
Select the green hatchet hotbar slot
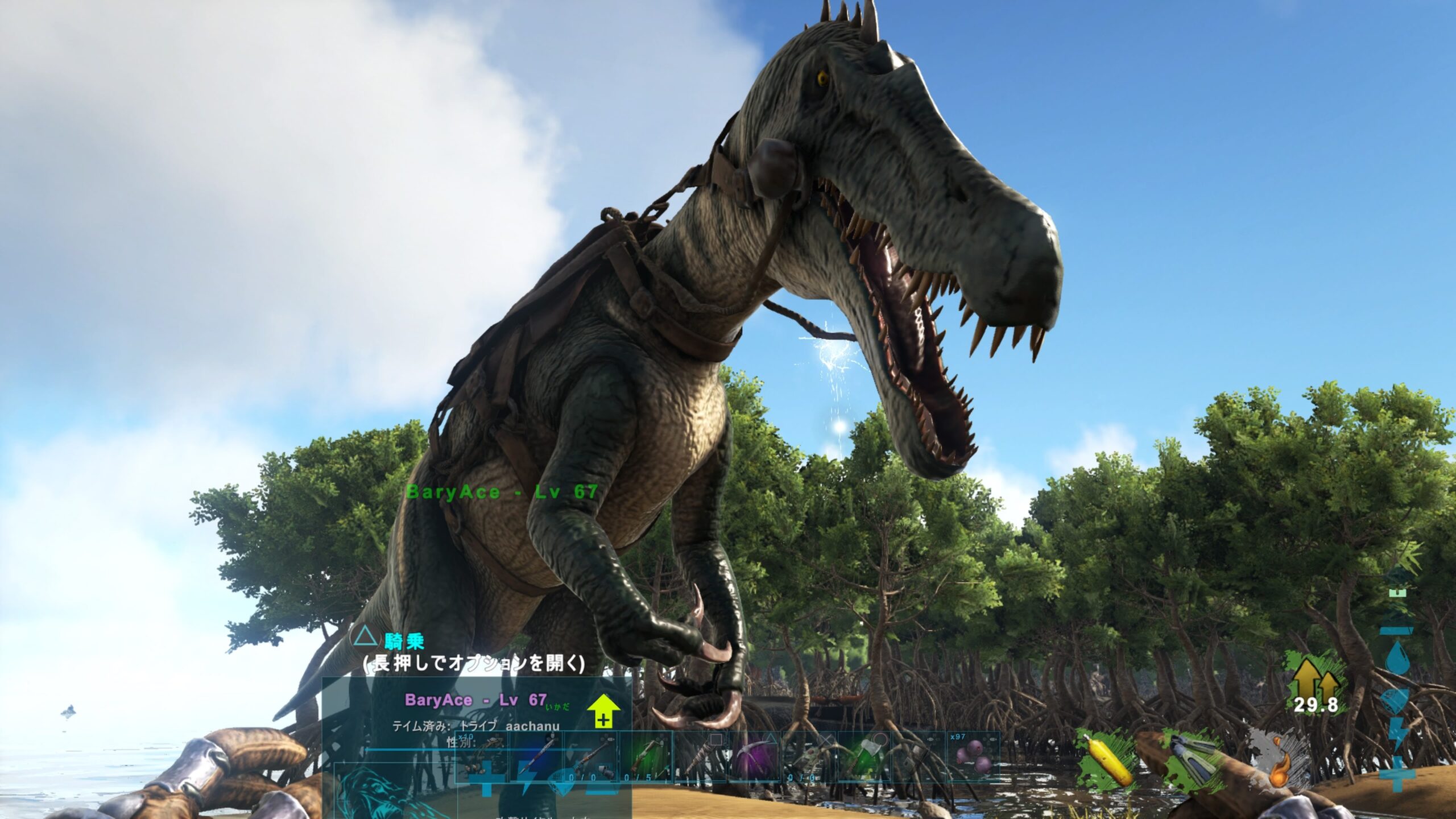[x=863, y=755]
